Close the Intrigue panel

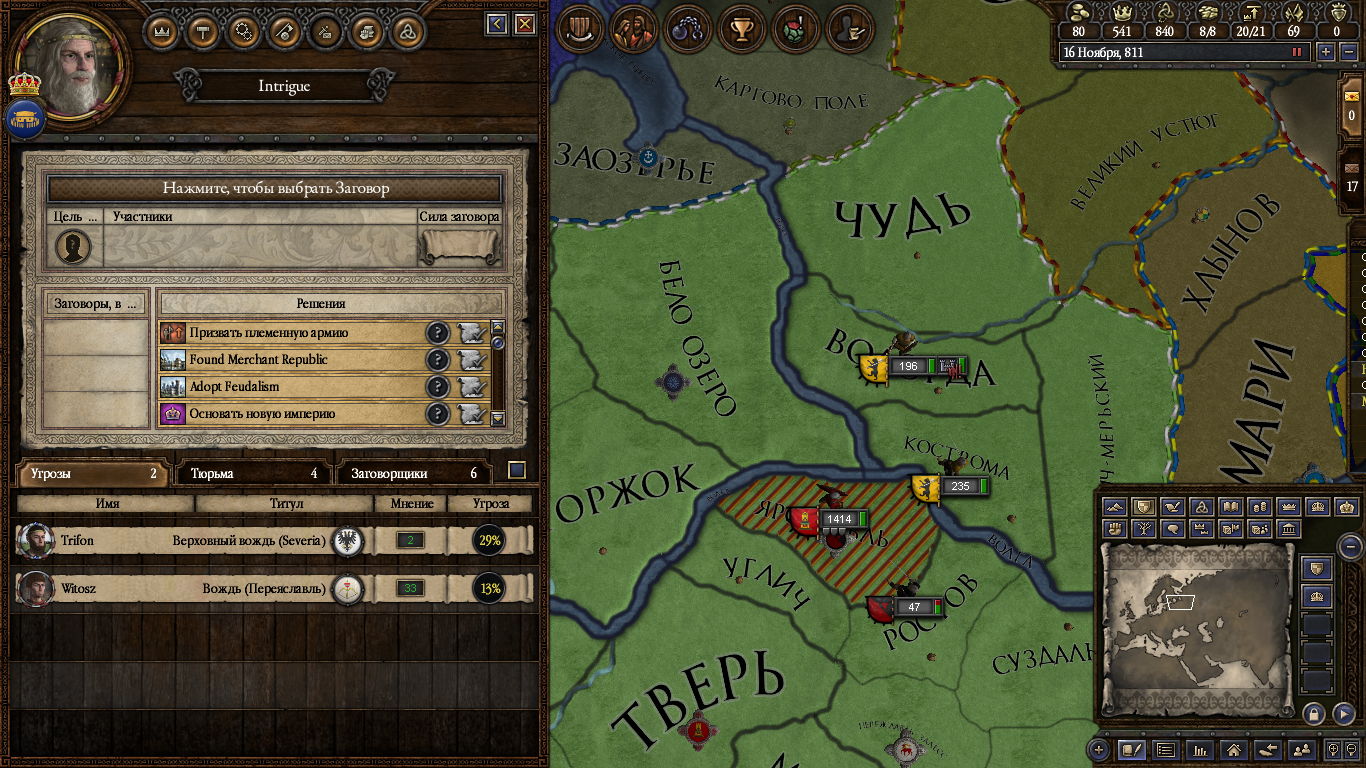click(x=523, y=24)
